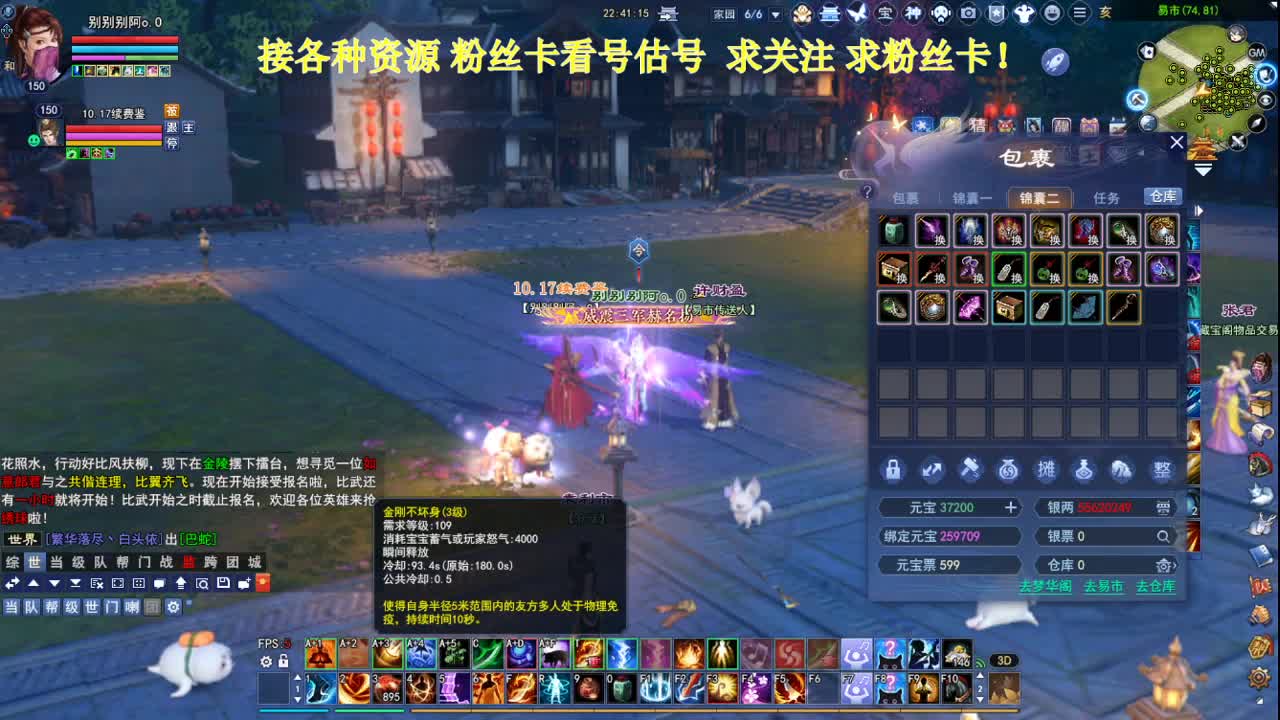
Task: Open the 摊 stall icon in bag panel
Action: (x=1048, y=469)
